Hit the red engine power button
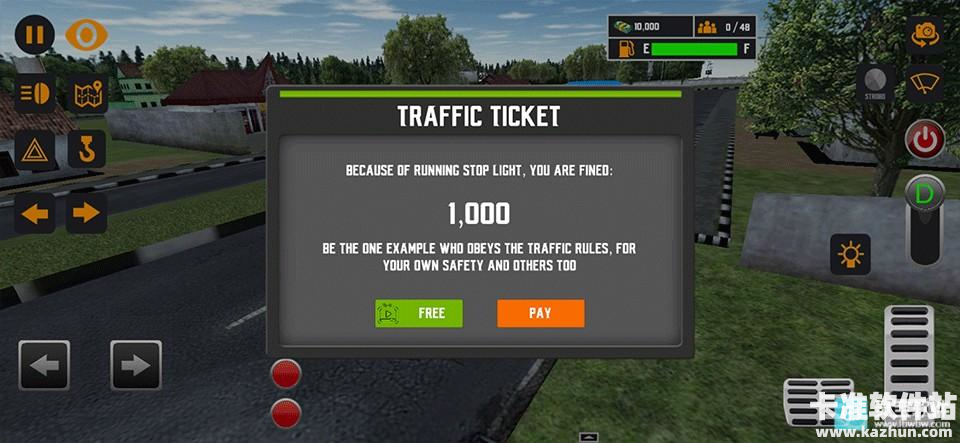960x443 pixels. coord(925,140)
